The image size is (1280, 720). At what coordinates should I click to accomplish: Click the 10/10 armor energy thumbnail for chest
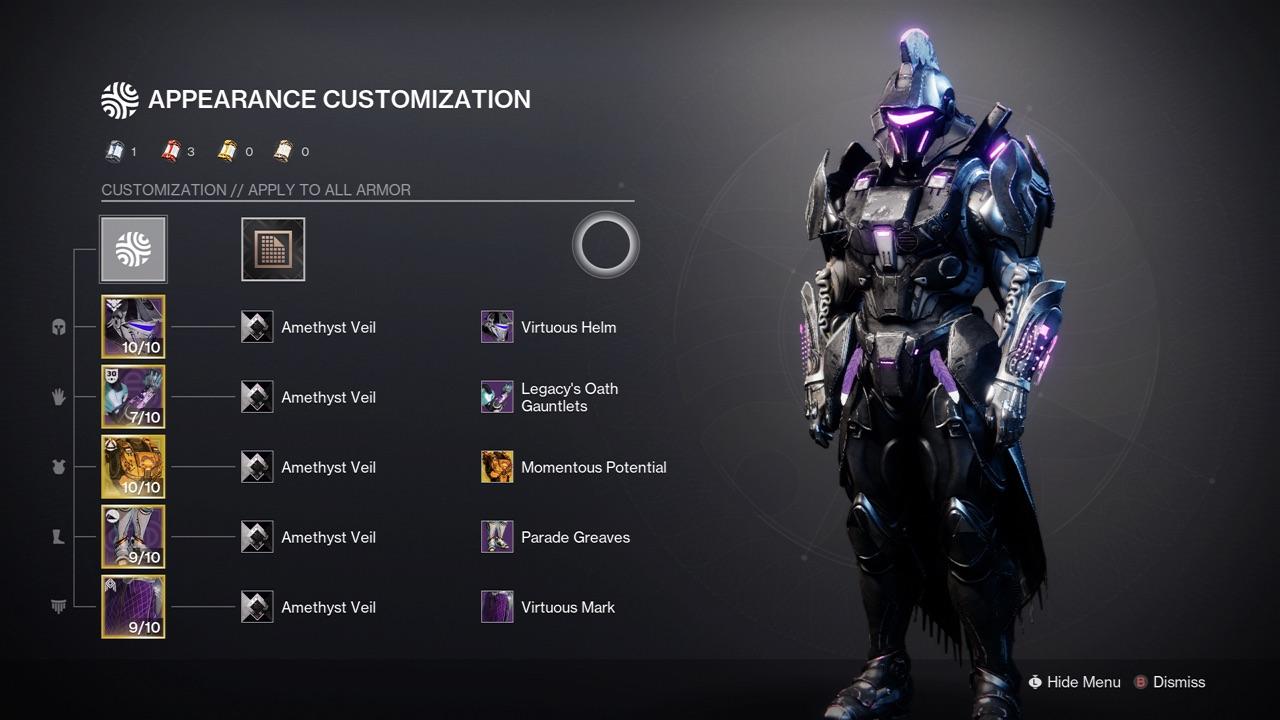133,467
